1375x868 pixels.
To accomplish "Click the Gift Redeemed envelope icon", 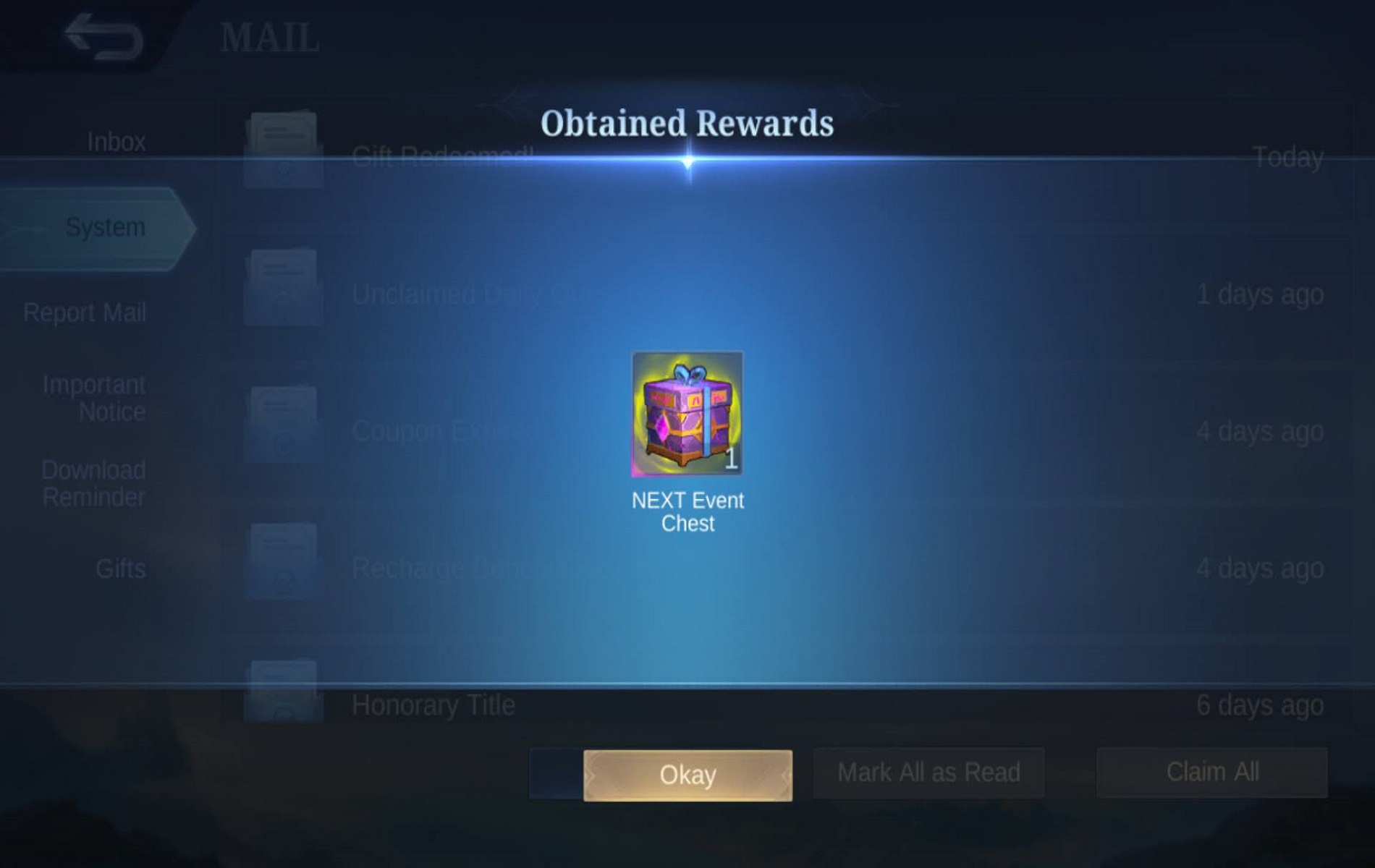I will tap(282, 141).
